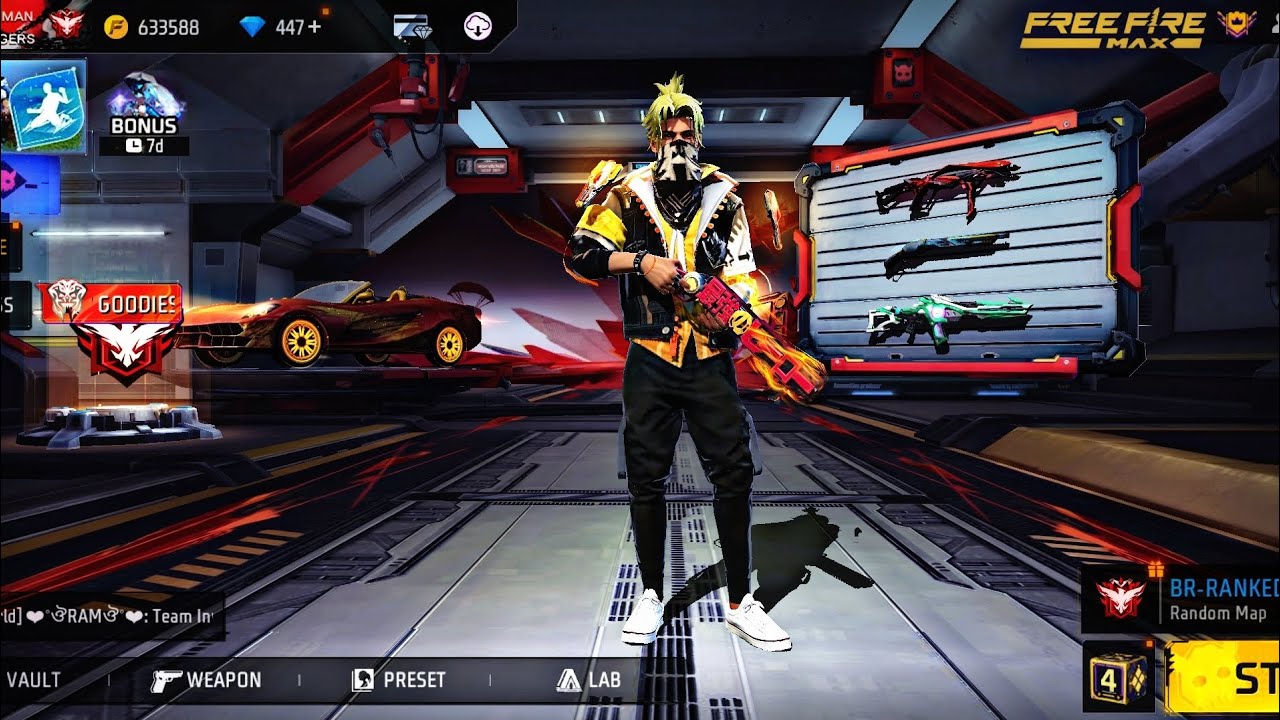Check the gold coin balance

coord(152,27)
